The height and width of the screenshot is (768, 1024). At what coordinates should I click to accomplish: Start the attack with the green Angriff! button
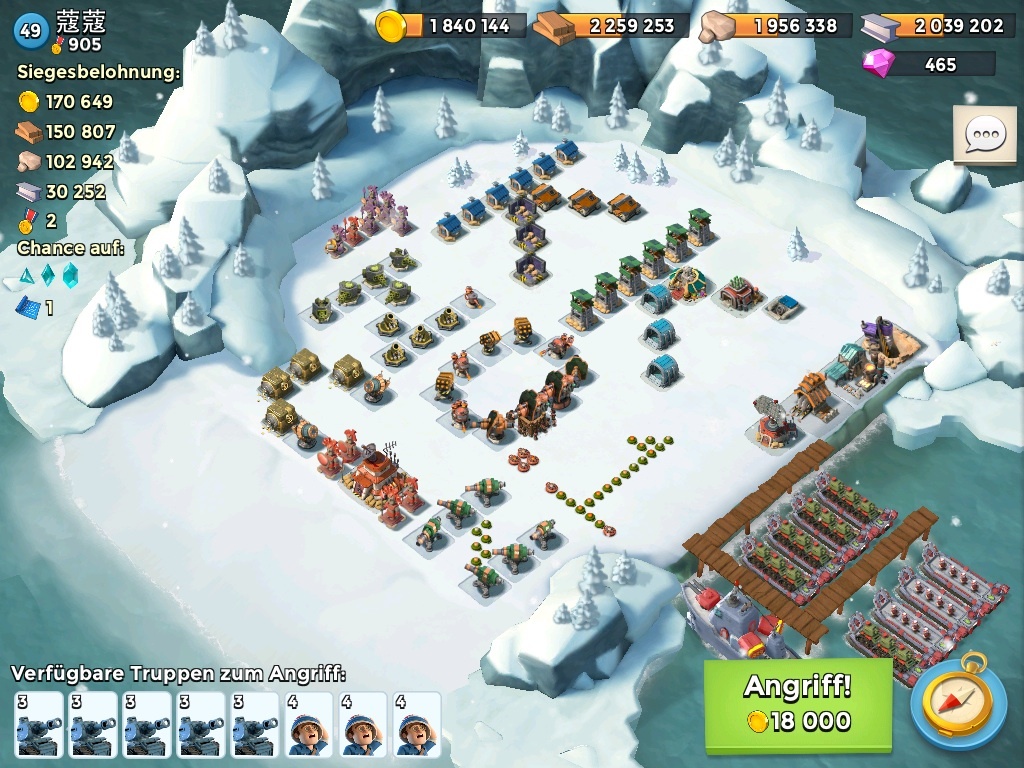click(x=797, y=704)
